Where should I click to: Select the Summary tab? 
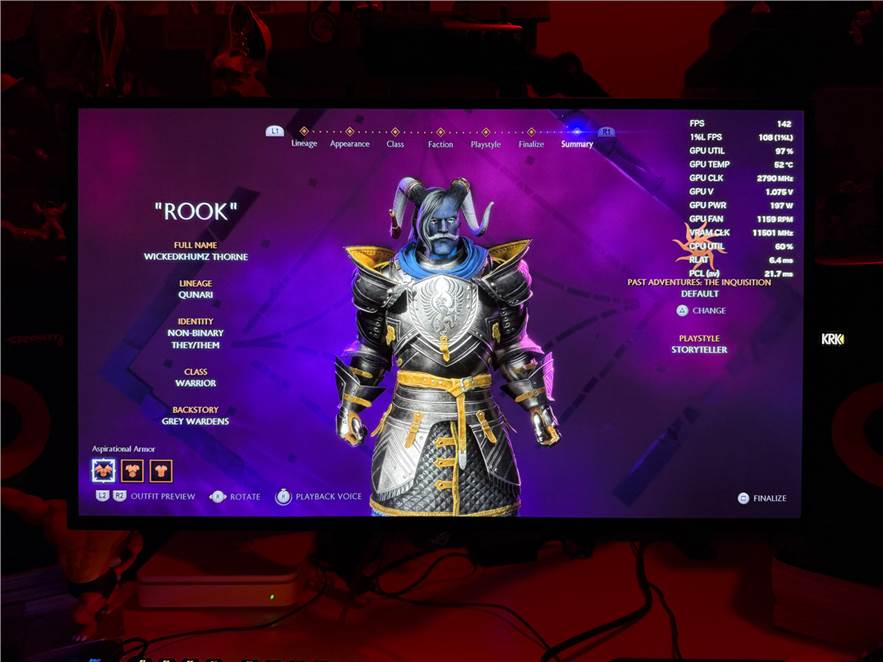point(577,144)
